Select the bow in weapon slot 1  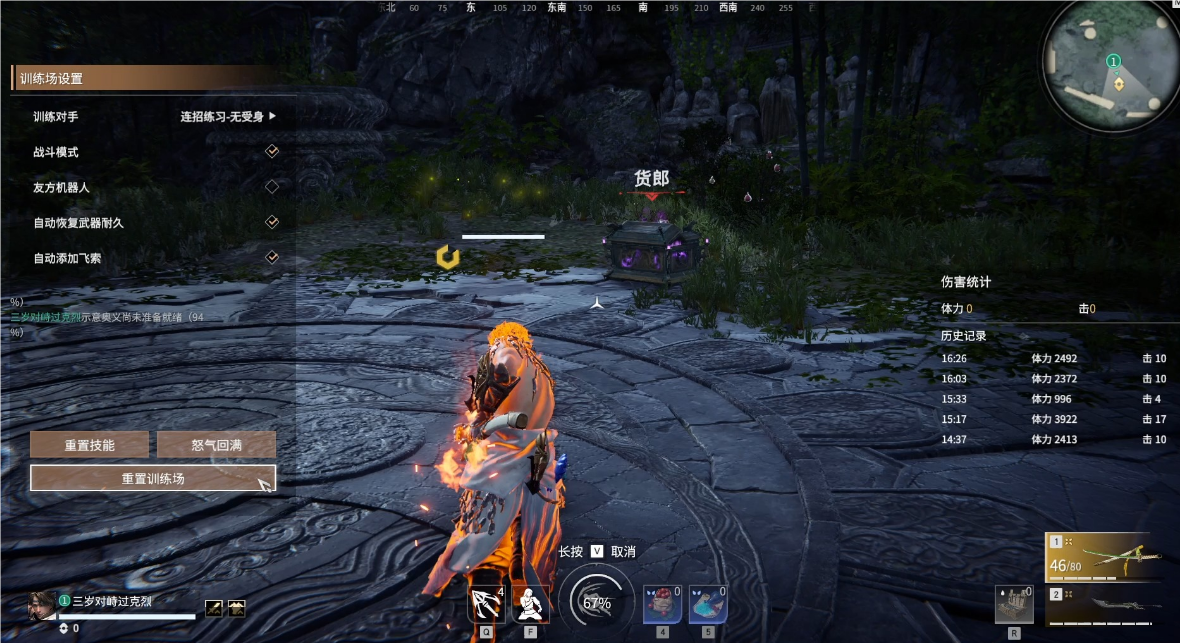pos(1104,557)
